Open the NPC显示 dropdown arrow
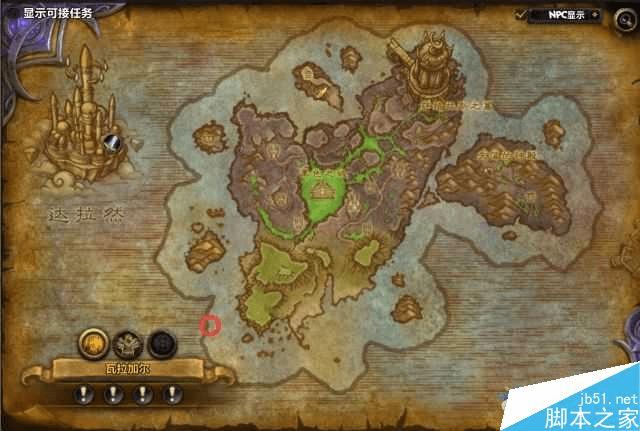This screenshot has height=431, width=640. coord(594,15)
